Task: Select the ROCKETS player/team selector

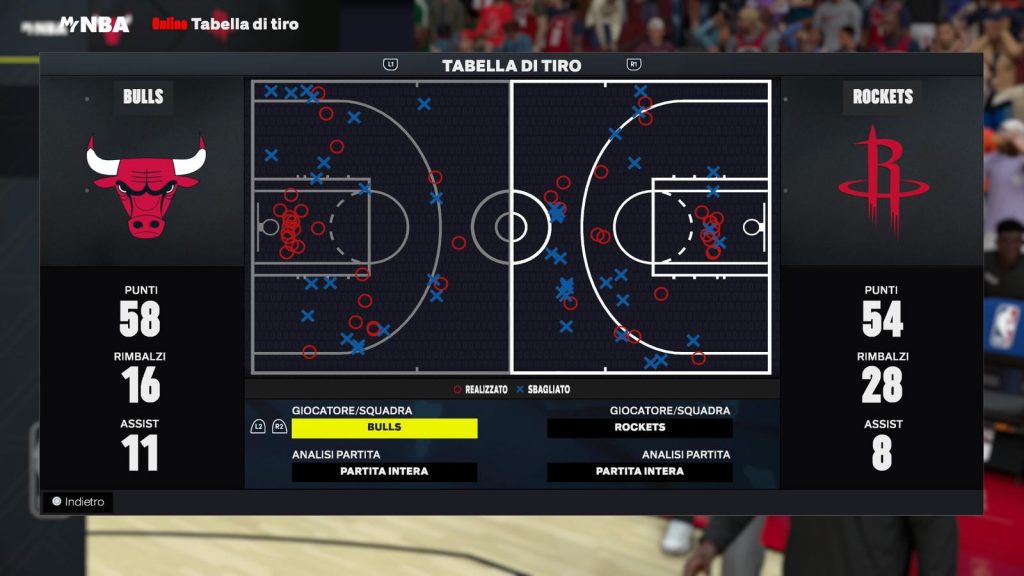Action: coord(639,428)
